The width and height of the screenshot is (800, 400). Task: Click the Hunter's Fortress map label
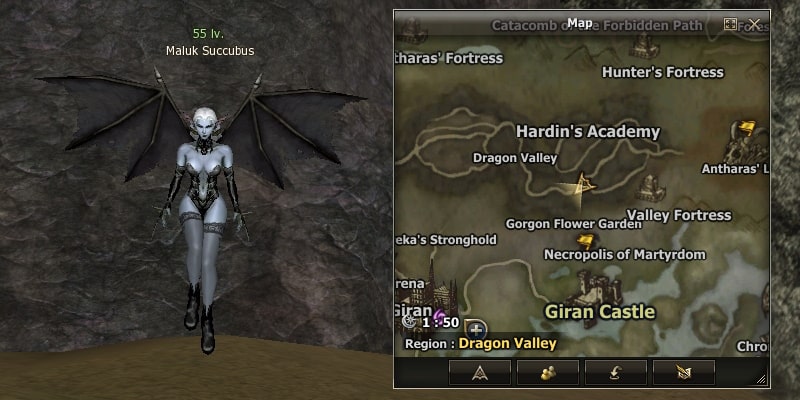(662, 72)
